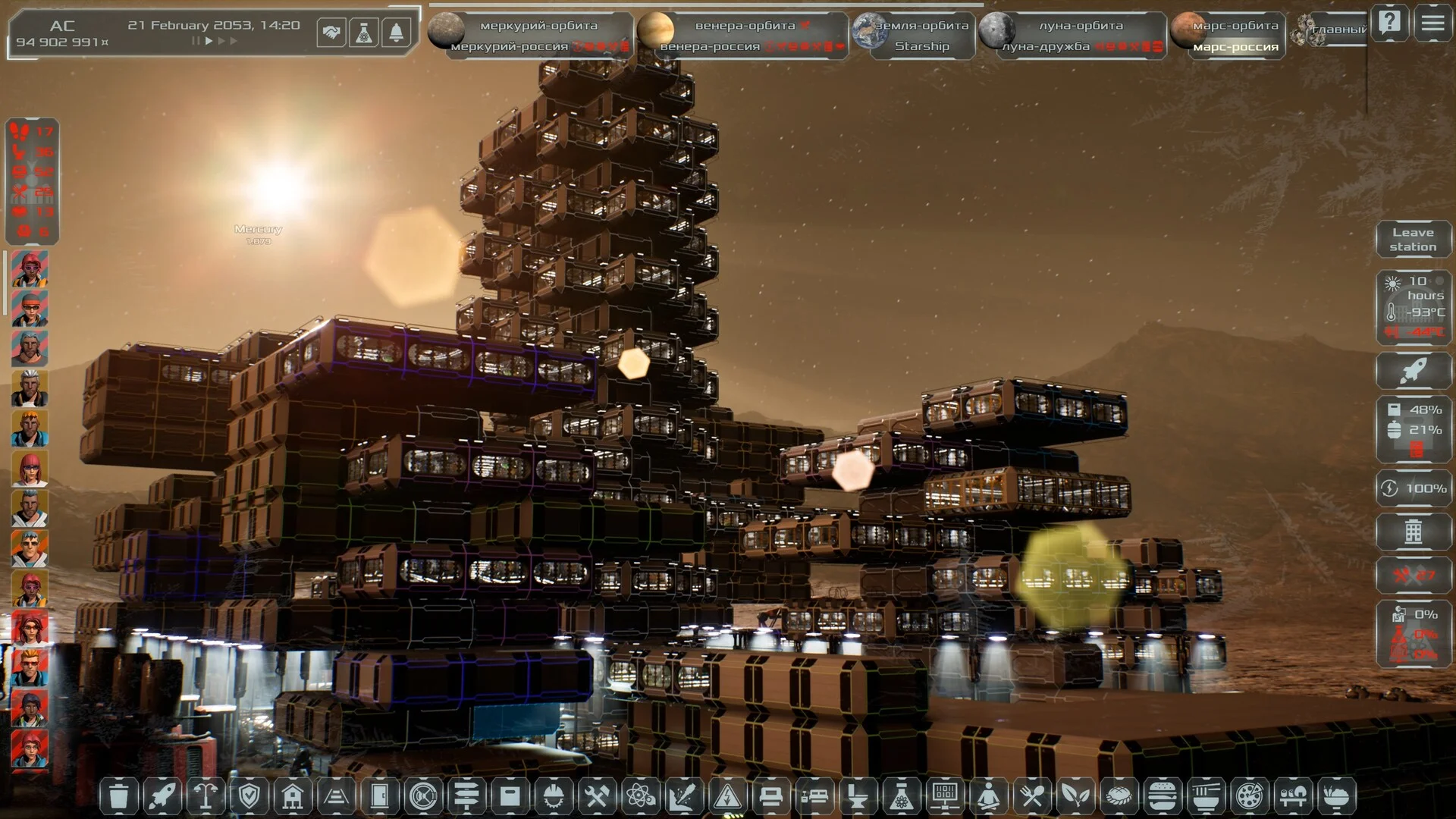Open the main hamburger menu
1456x819 pixels.
click(1432, 24)
